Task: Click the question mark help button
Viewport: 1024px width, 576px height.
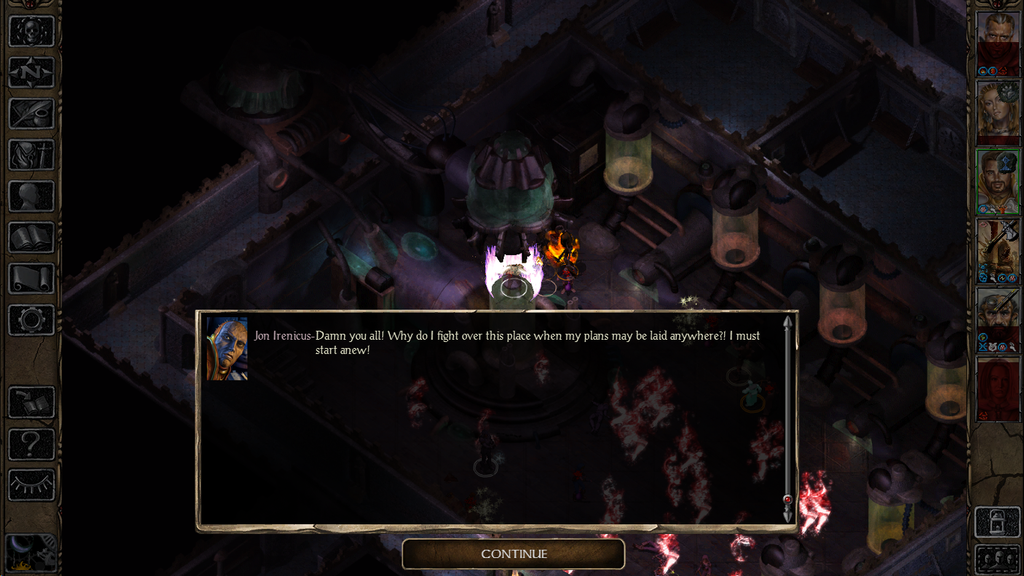Action: (x=31, y=443)
